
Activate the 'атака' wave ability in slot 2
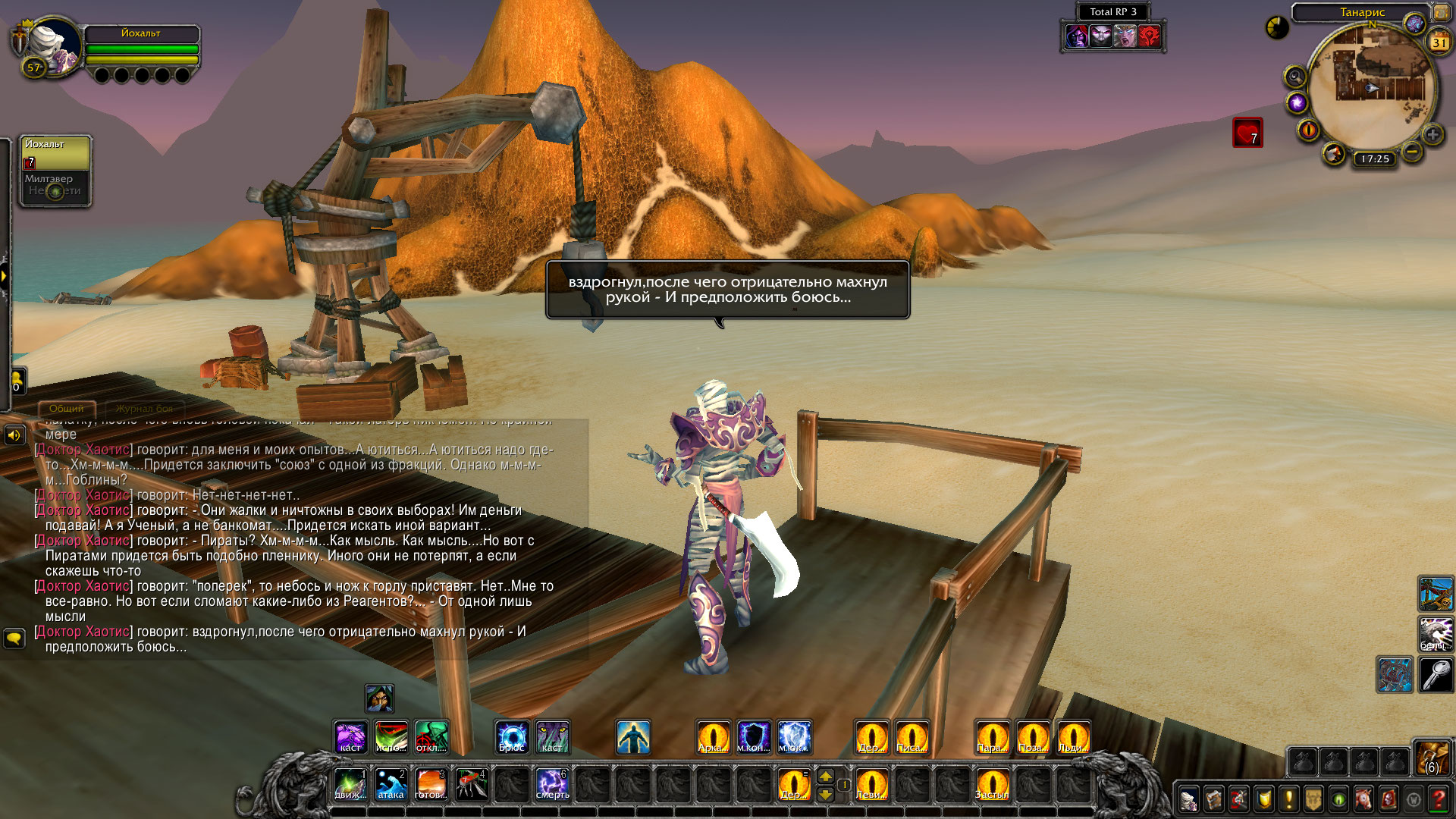tap(391, 784)
